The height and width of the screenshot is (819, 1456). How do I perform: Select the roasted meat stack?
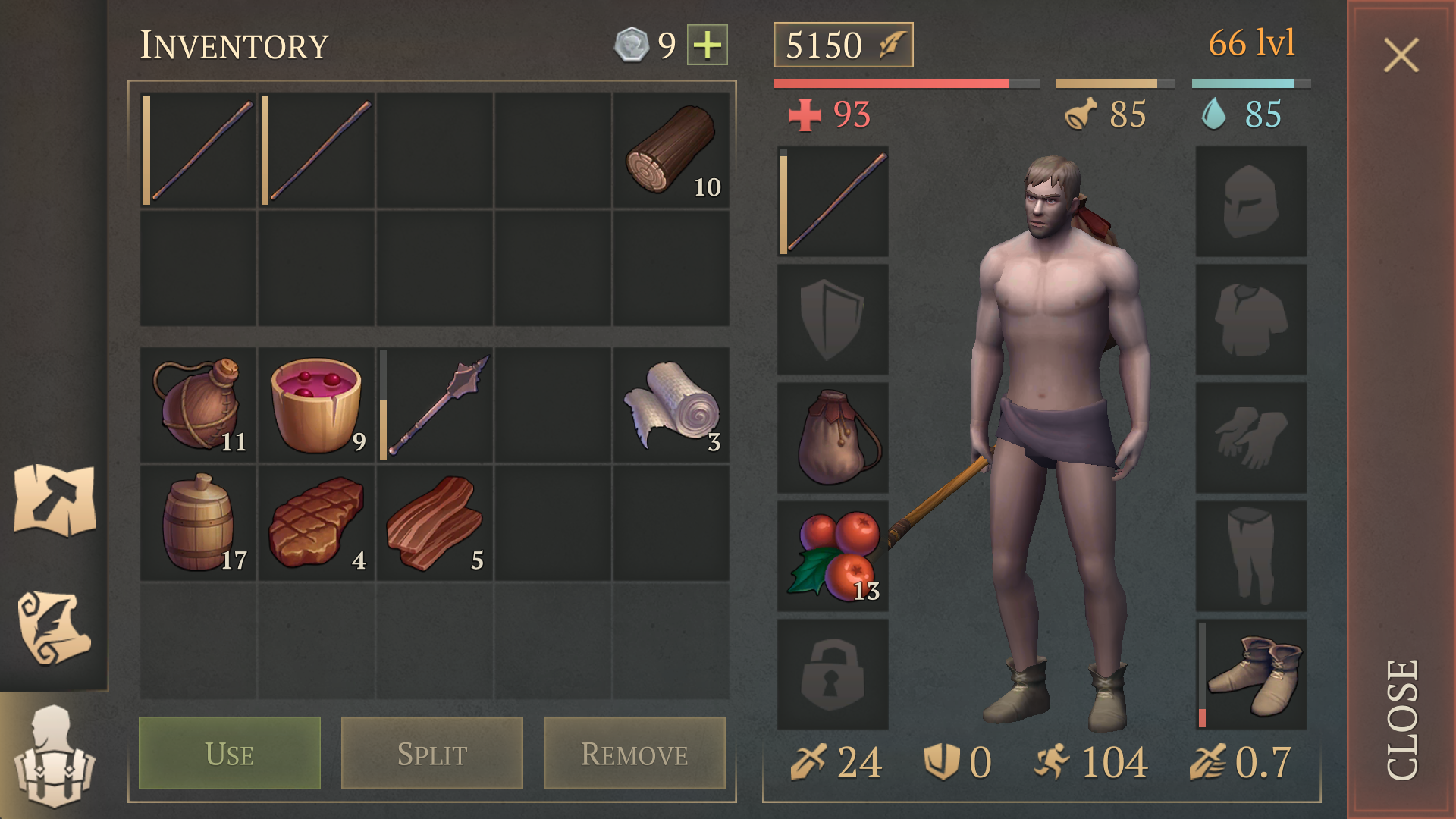click(x=316, y=523)
